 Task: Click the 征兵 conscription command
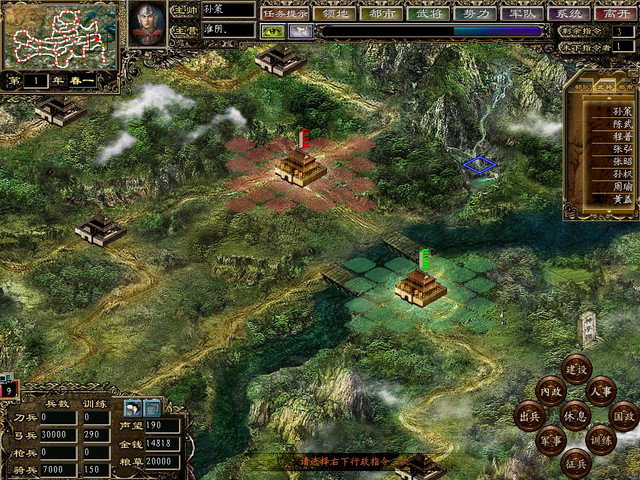pyautogui.click(x=576, y=460)
